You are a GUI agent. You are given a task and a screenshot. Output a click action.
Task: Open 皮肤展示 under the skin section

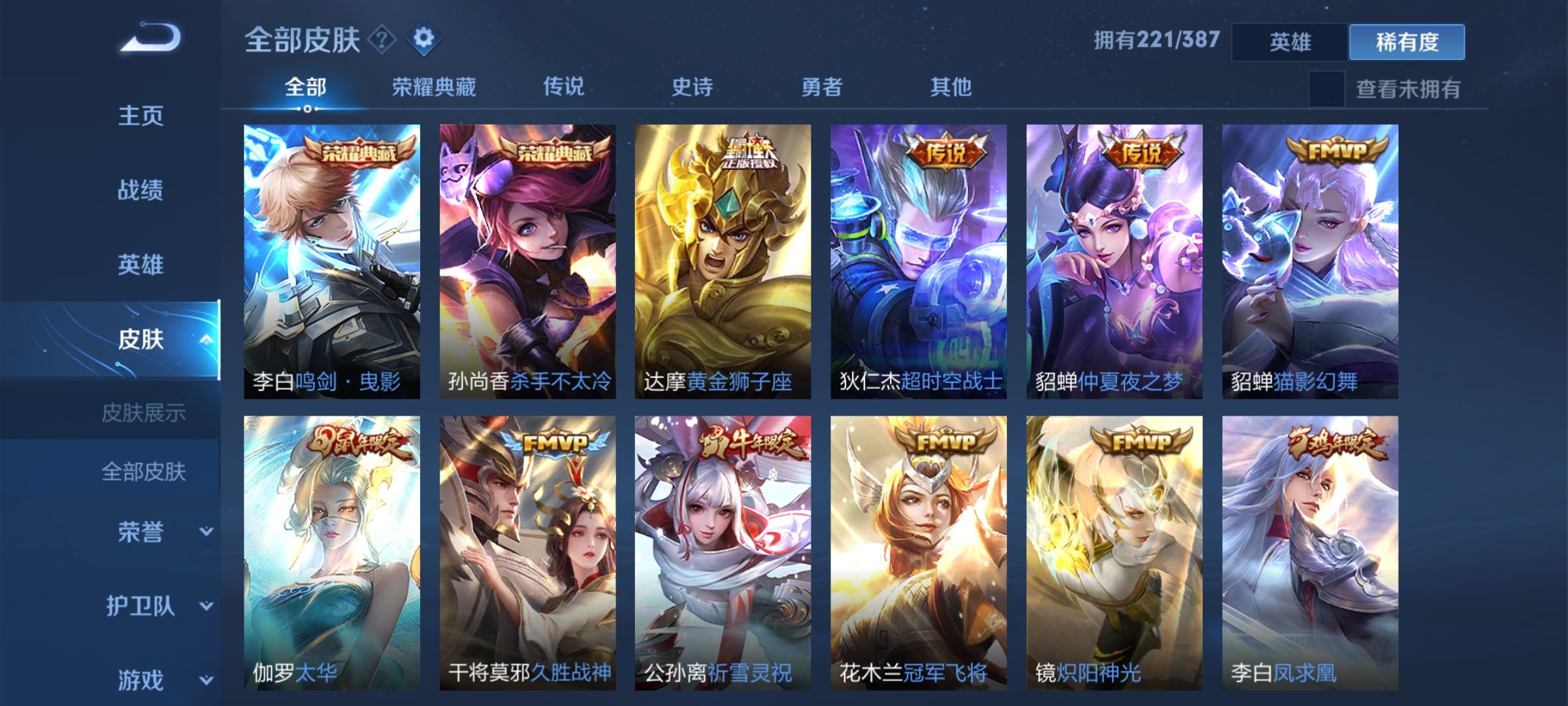(x=145, y=412)
